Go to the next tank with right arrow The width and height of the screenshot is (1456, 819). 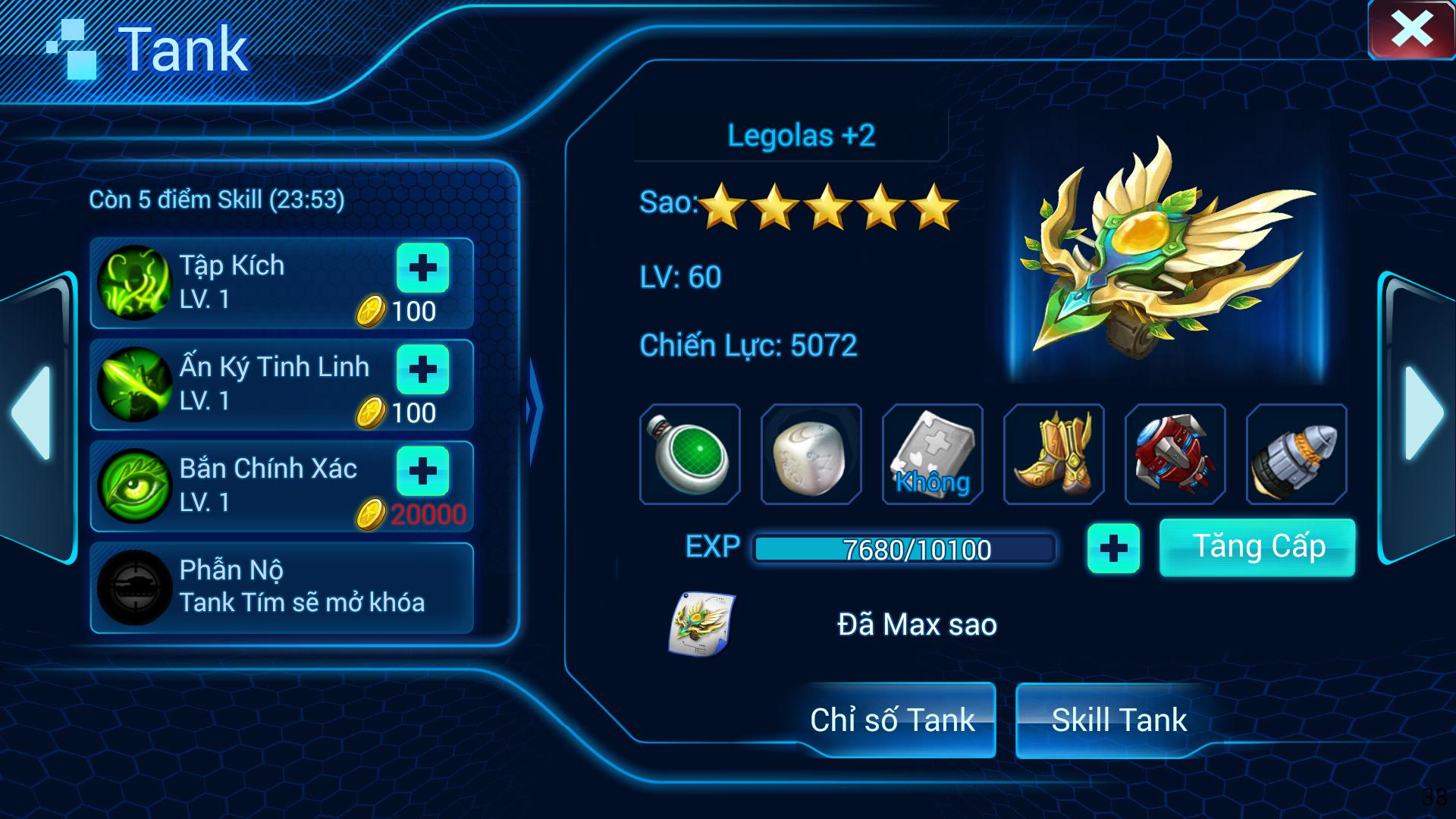coord(1423,413)
